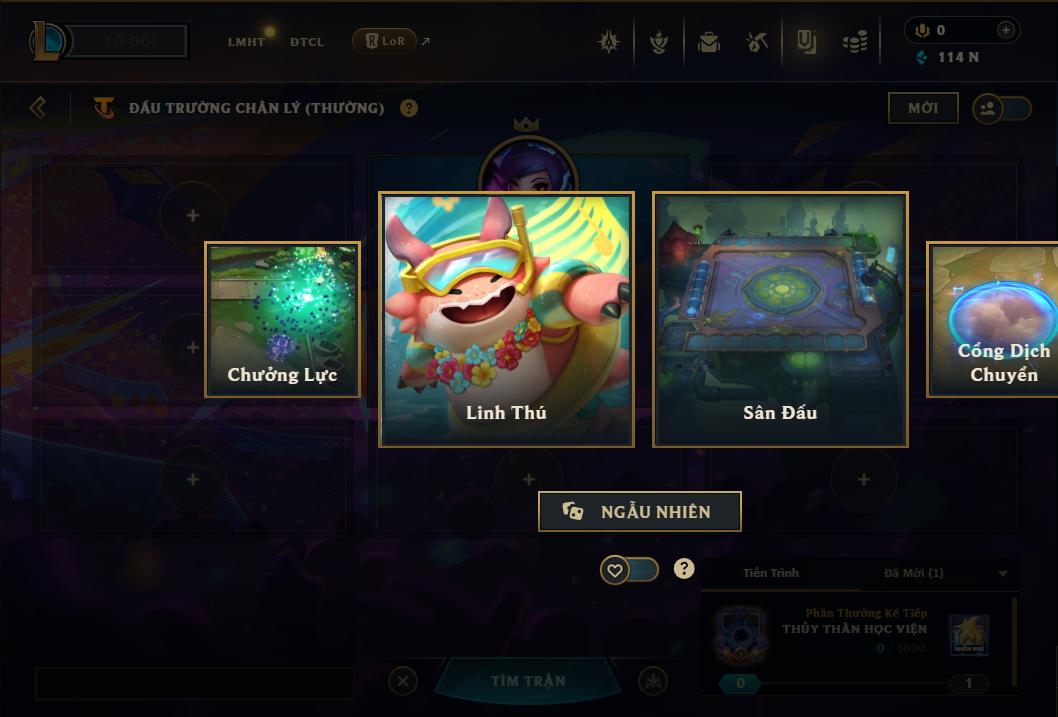Click the Mời invite button
This screenshot has height=717, width=1058.
pyautogui.click(x=922, y=108)
